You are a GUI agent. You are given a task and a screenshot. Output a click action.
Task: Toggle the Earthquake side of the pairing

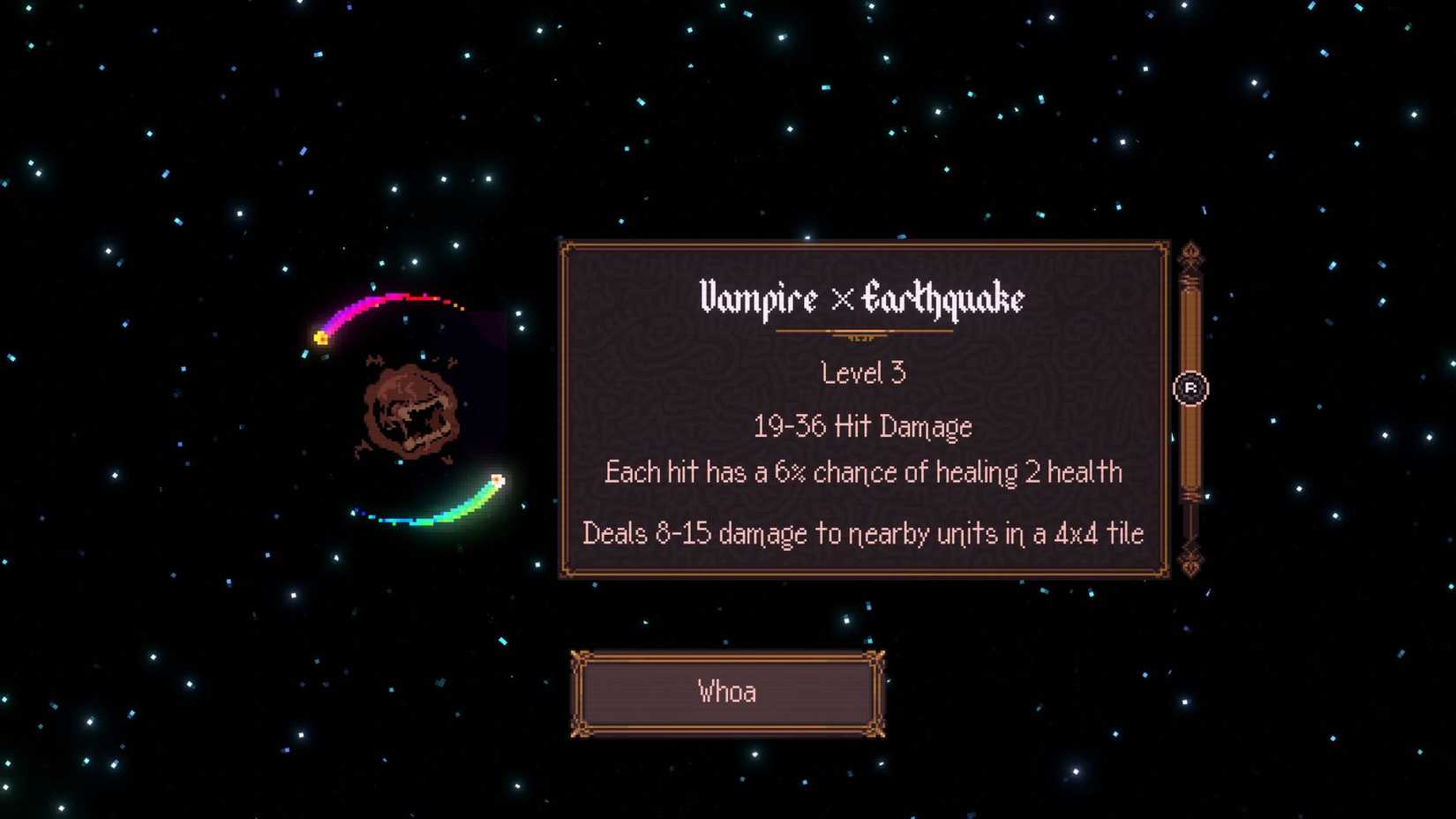pos(942,300)
